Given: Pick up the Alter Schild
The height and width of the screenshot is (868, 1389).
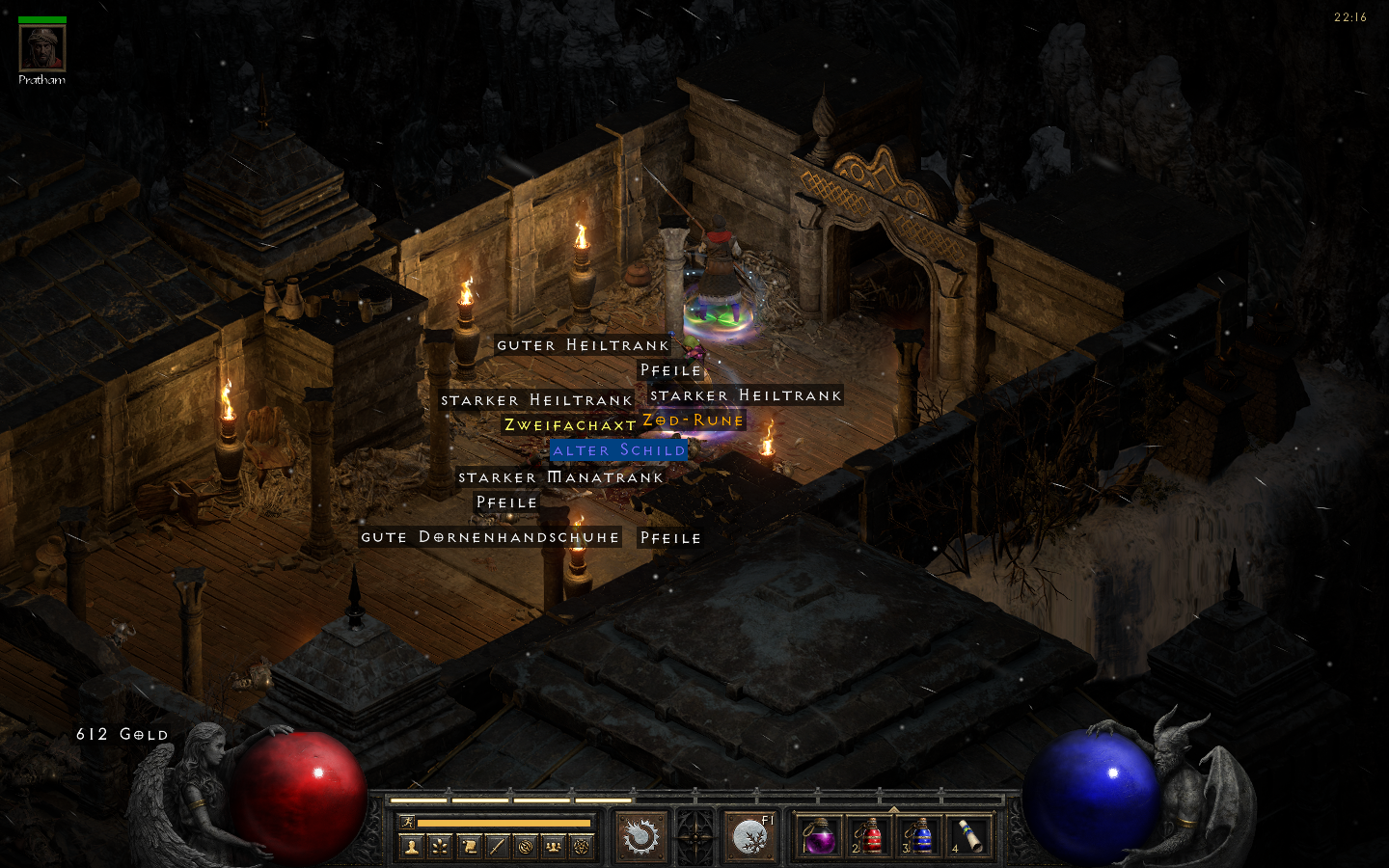Looking at the screenshot, I should tap(617, 449).
